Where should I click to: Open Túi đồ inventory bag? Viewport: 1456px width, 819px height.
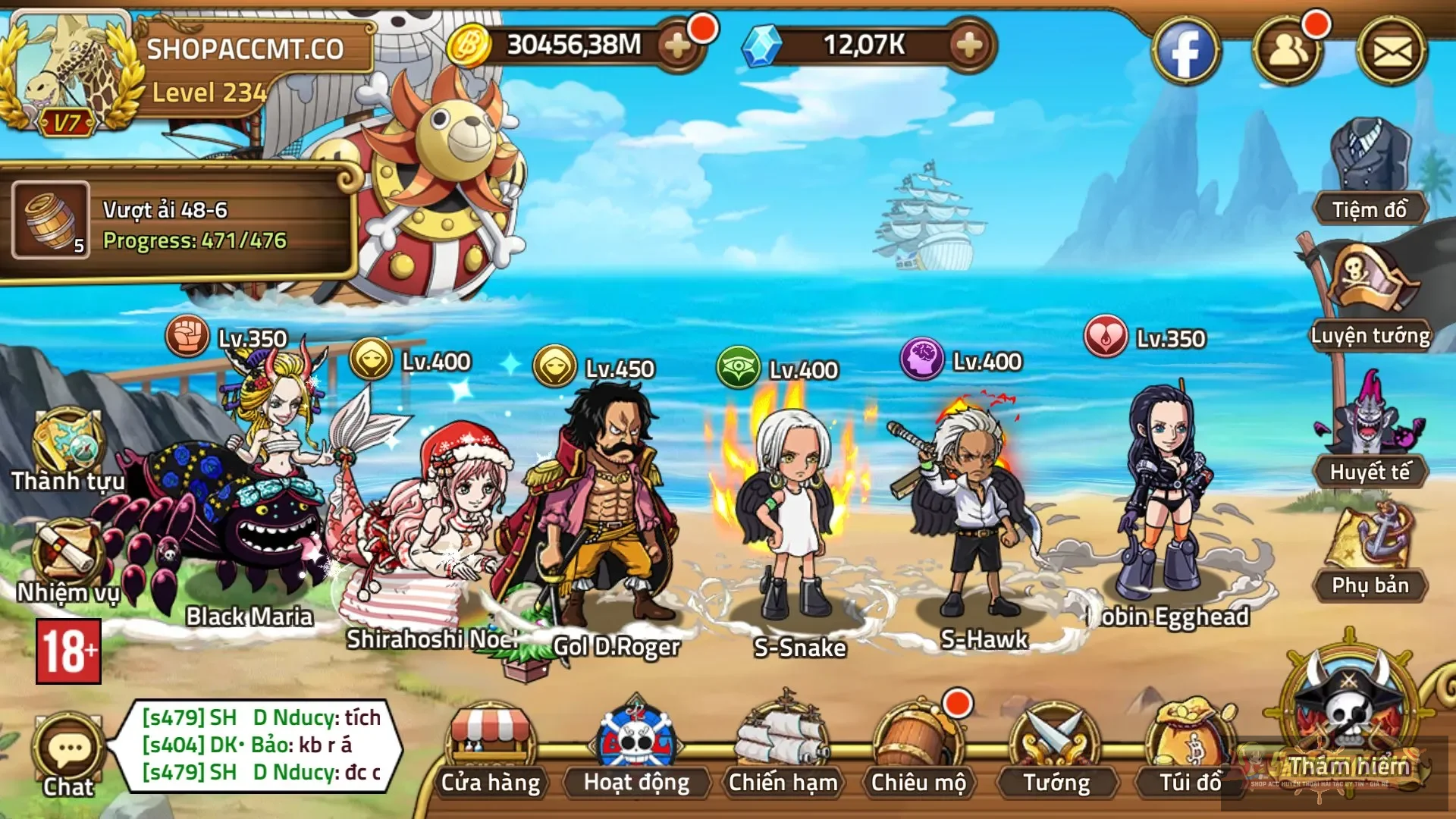click(x=1191, y=747)
